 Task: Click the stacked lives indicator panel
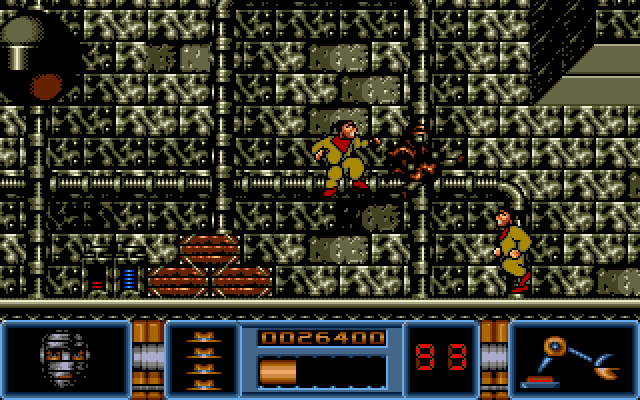click(201, 358)
